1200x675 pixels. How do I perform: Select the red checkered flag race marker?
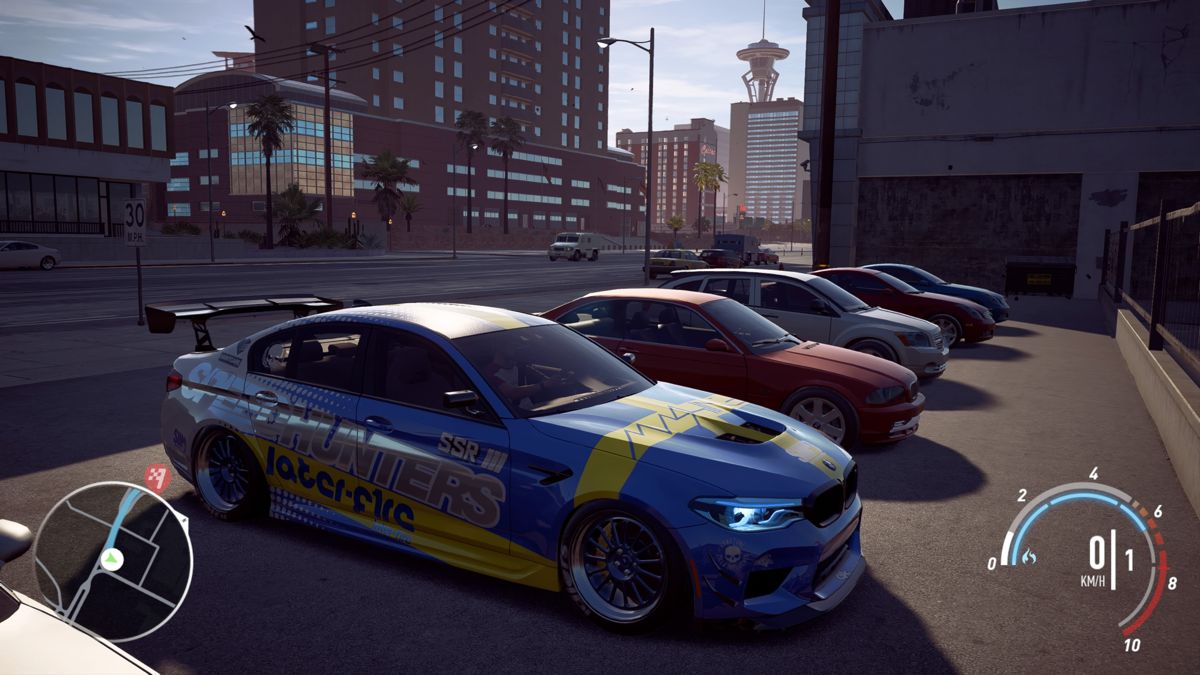157,478
